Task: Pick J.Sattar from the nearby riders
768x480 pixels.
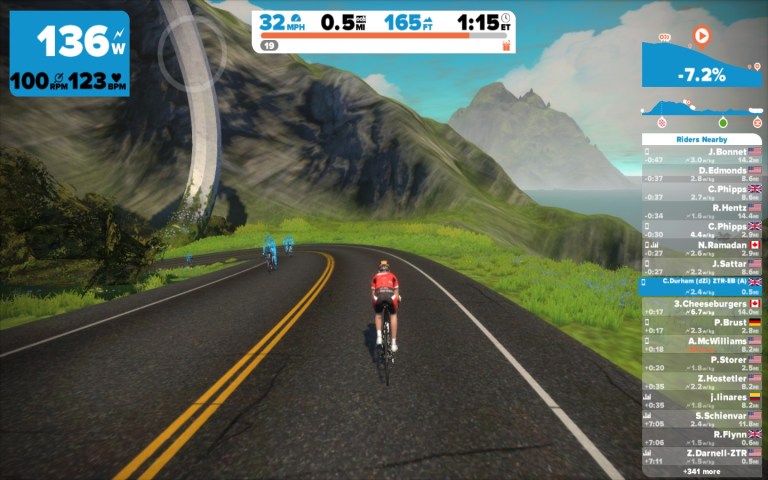Action: coord(702,267)
